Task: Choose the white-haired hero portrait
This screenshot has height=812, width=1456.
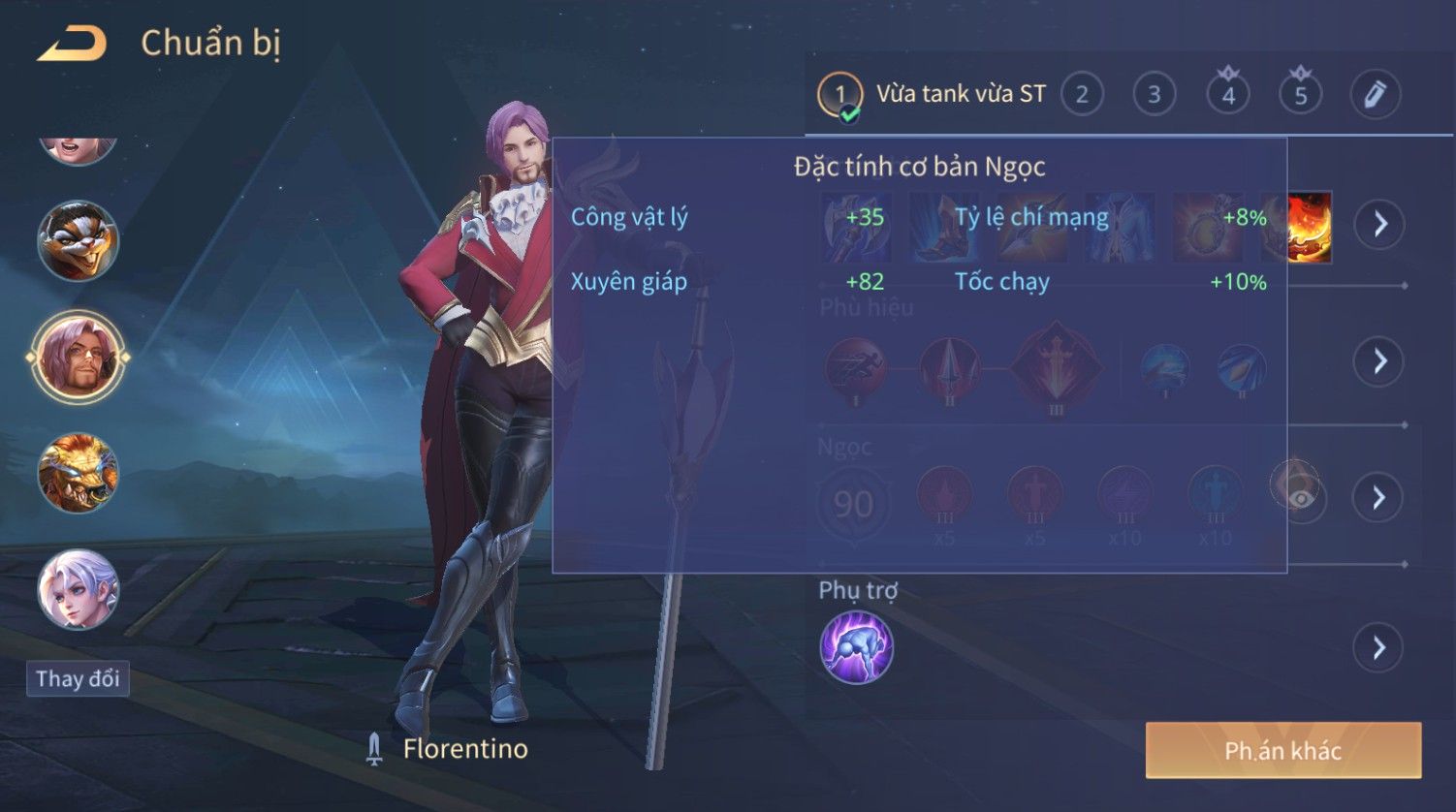Action: (x=78, y=589)
